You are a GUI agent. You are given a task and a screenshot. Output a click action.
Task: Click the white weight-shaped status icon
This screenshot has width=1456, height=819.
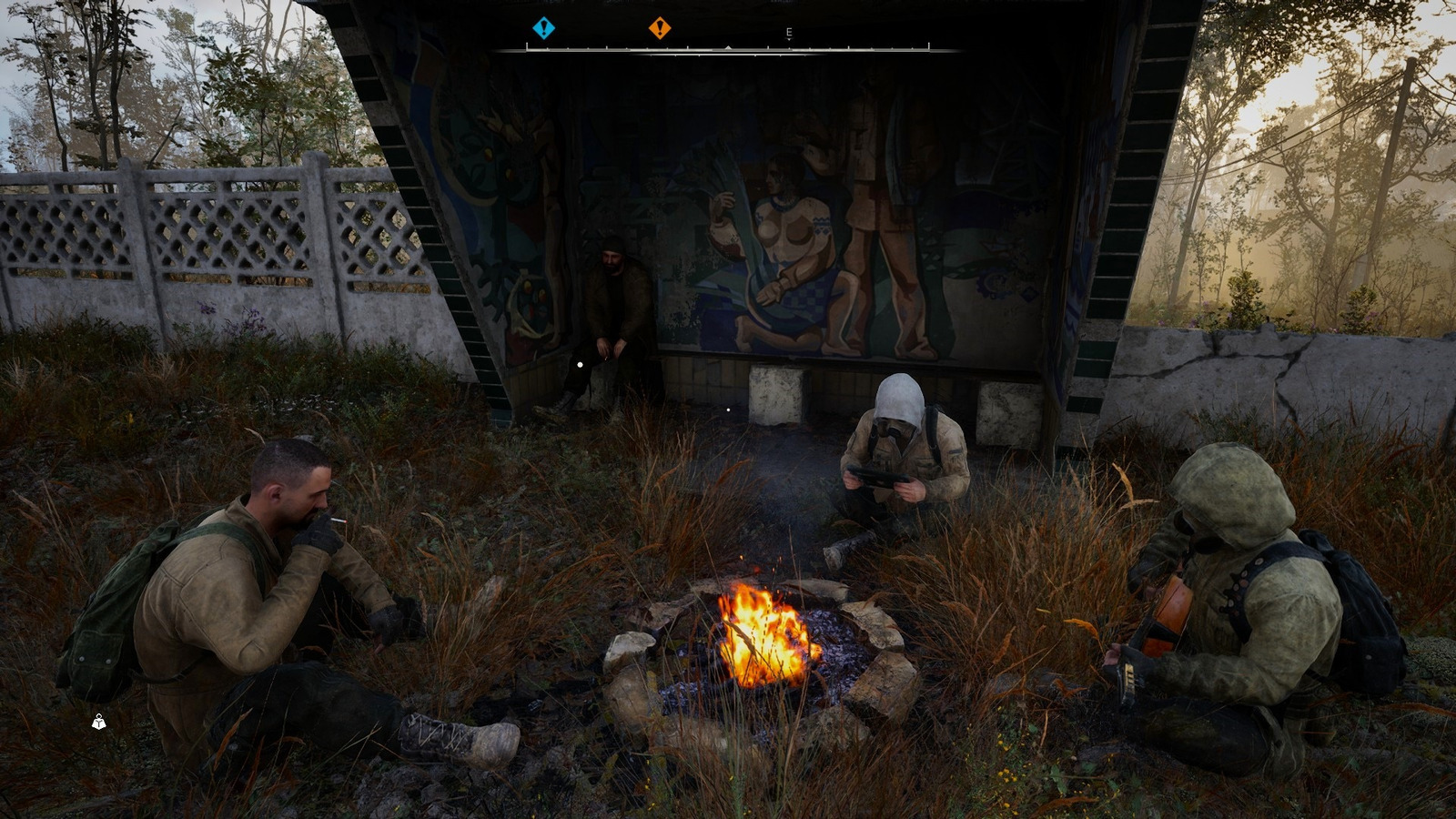tap(98, 723)
